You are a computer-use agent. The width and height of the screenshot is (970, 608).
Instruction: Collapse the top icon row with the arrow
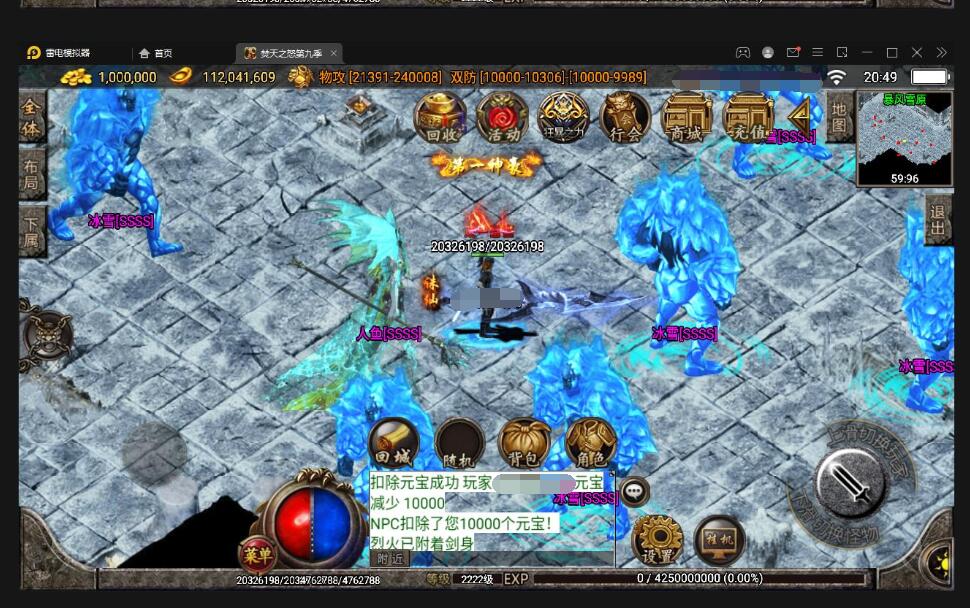coord(799,115)
